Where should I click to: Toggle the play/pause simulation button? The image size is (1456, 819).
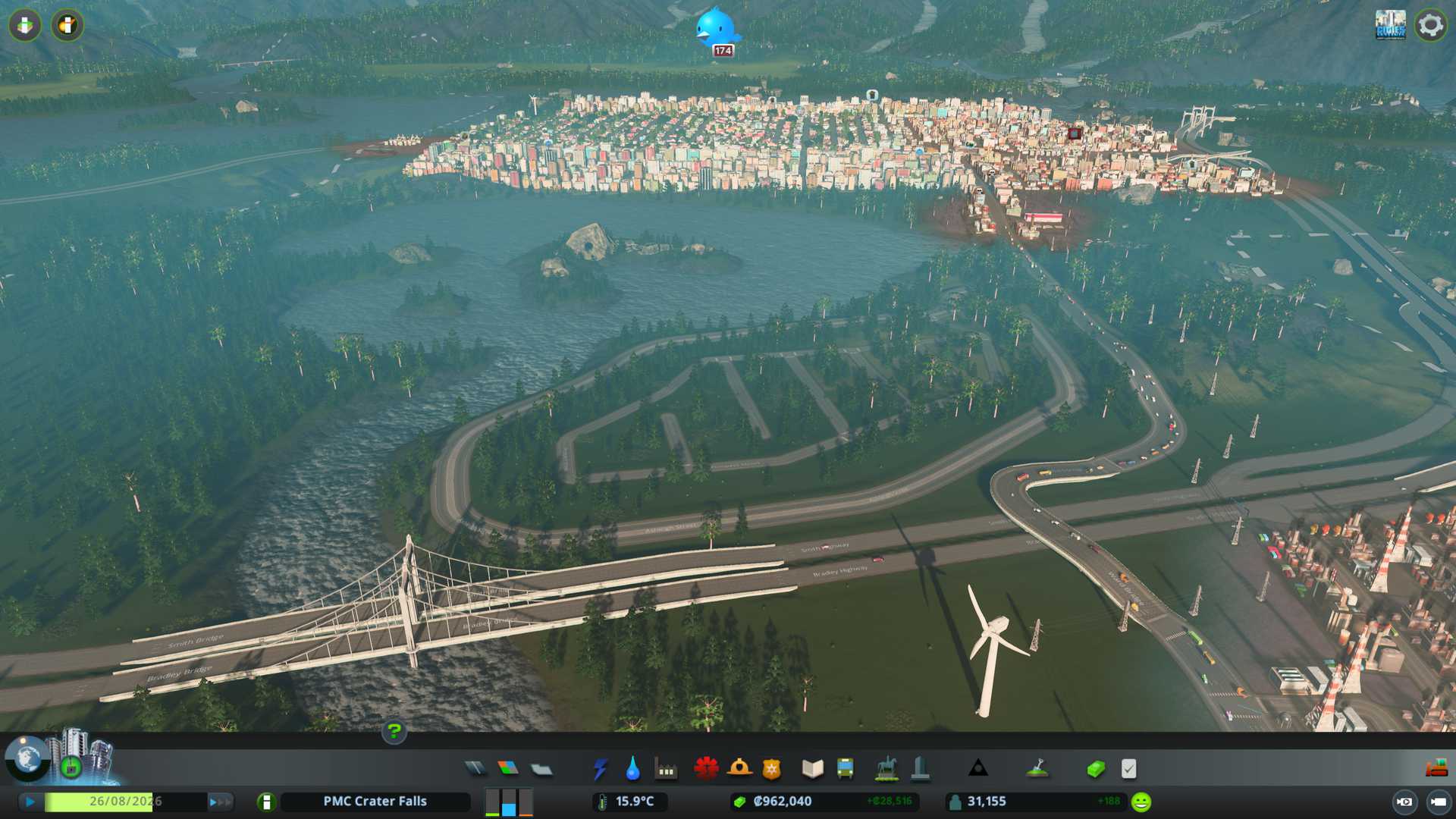(30, 802)
